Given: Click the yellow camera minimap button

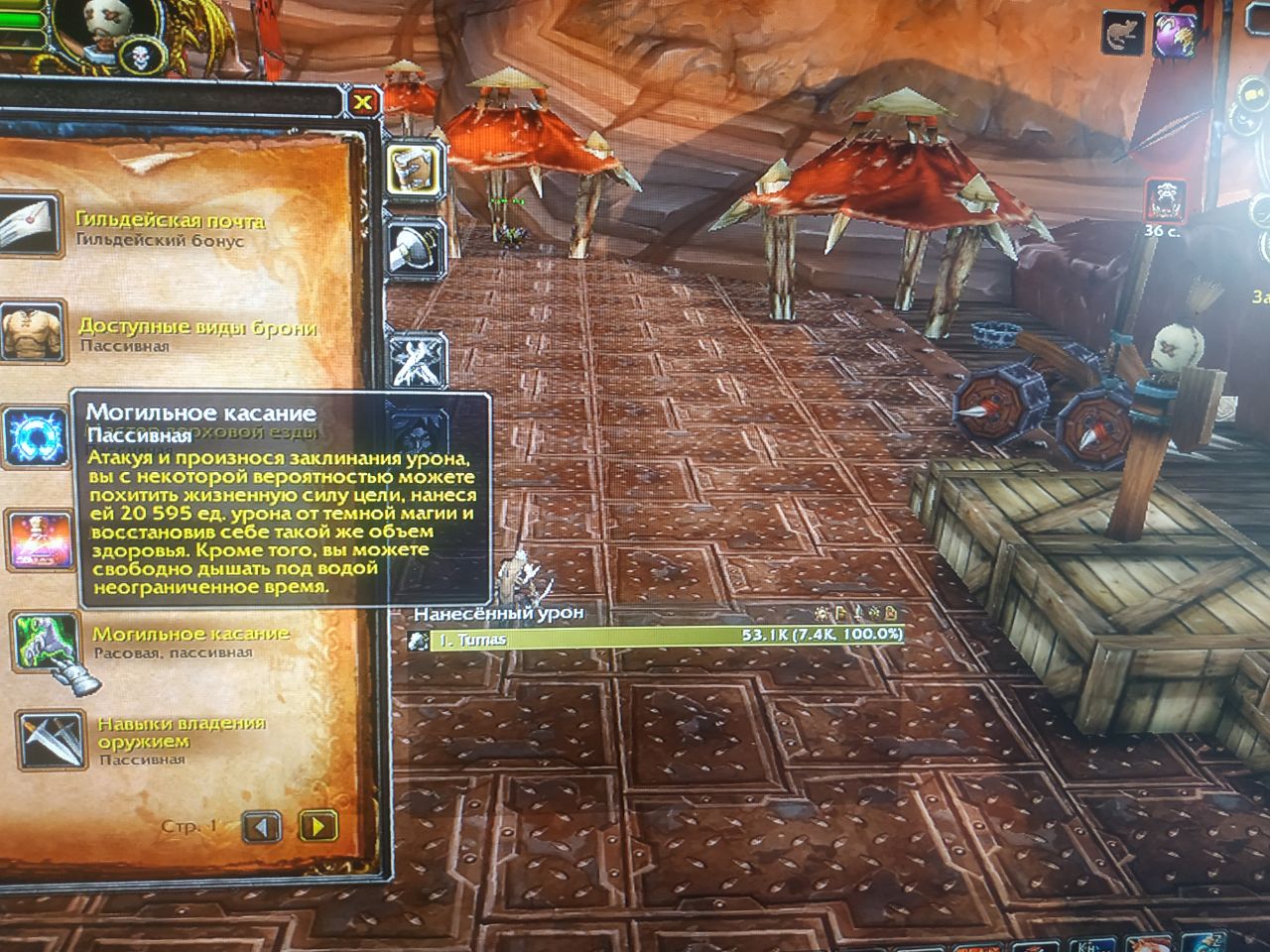Looking at the screenshot, I should (1252, 94).
